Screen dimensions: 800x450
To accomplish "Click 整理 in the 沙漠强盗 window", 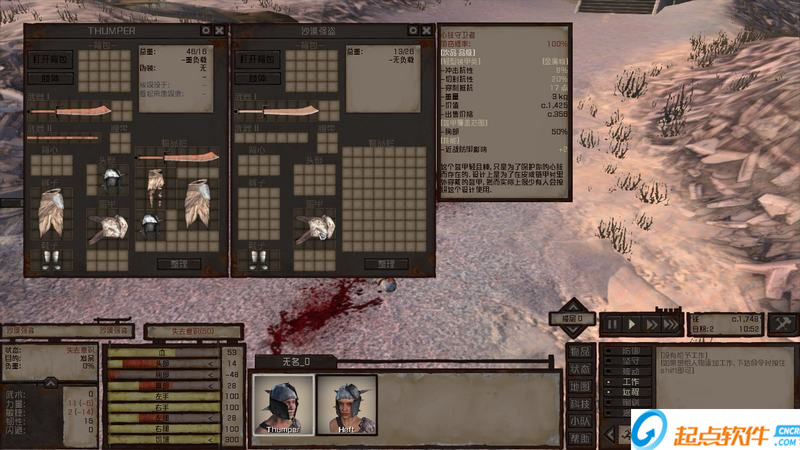I will (x=385, y=264).
